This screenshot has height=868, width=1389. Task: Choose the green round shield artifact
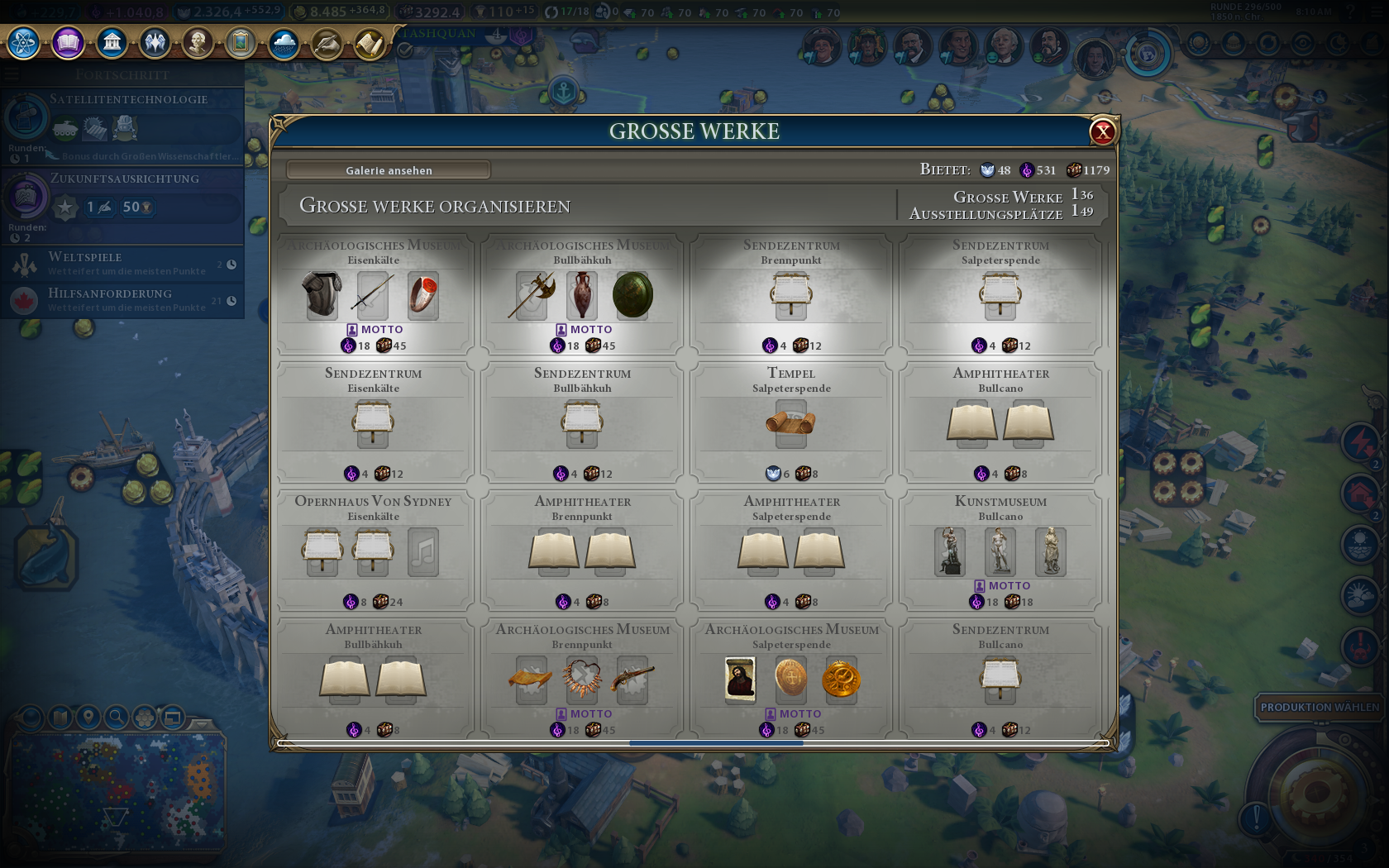(632, 295)
